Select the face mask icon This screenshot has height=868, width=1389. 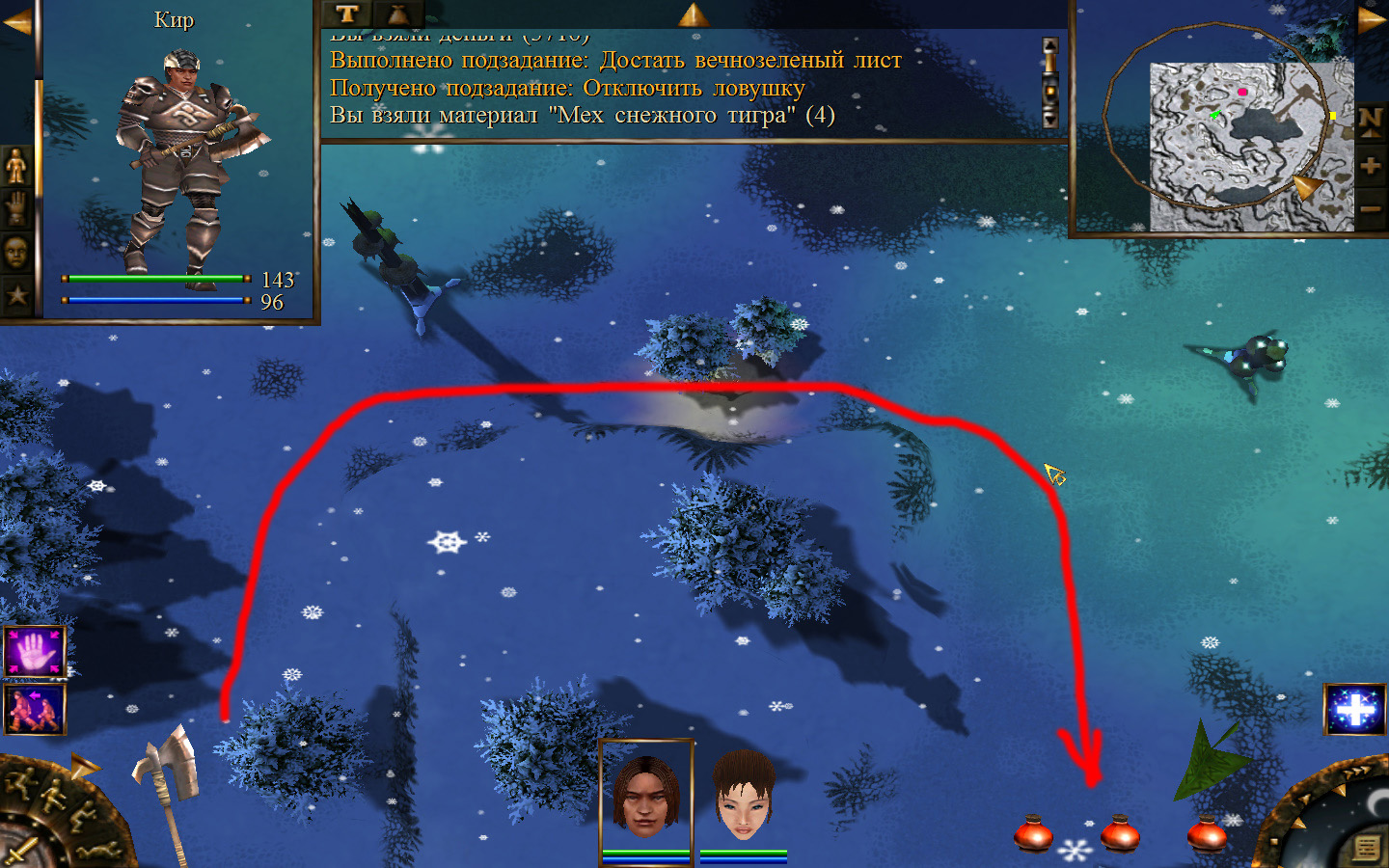16,253
